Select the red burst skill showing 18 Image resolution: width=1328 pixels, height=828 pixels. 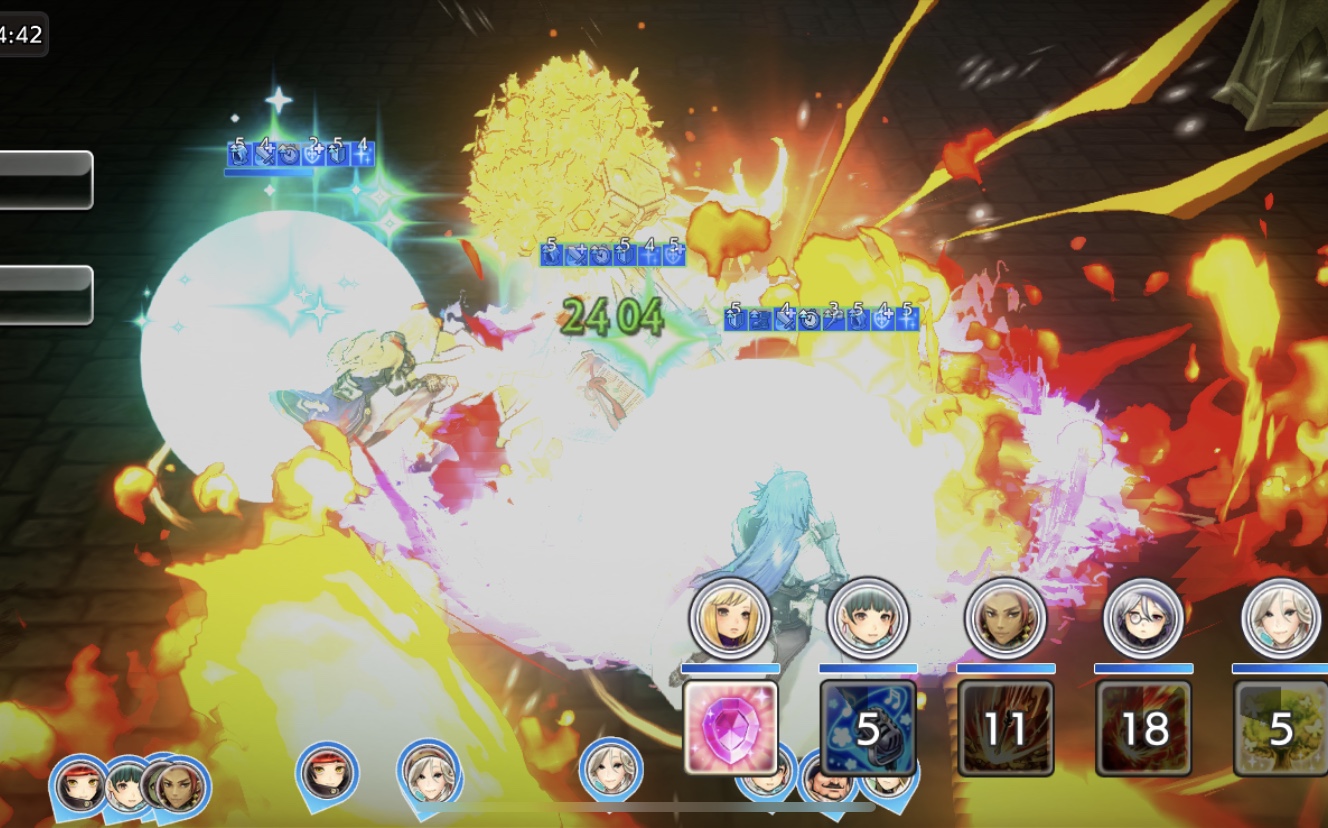point(1143,728)
